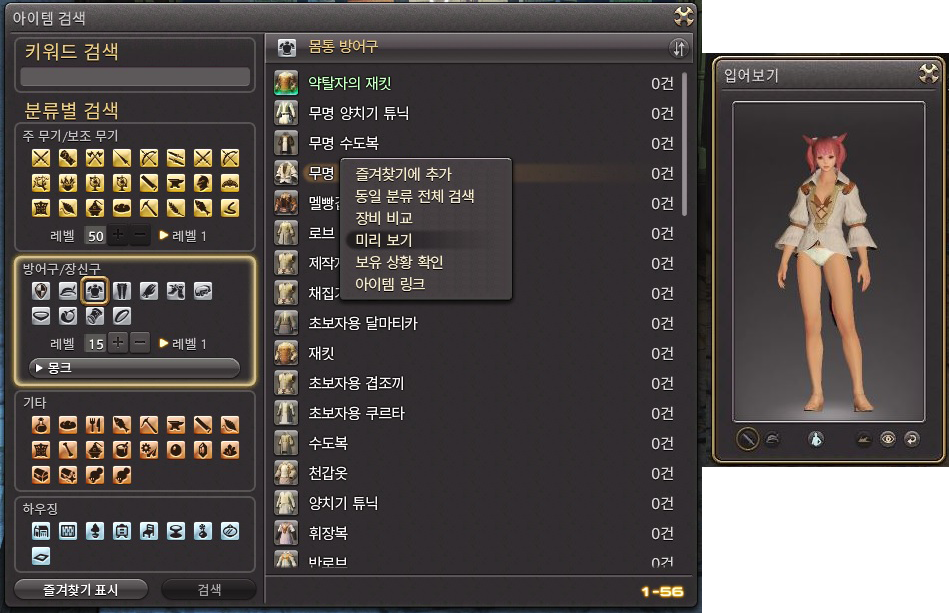Screen dimensions: 949x613
Task: Choose 미리 보기 from the context menu
Action: point(383,240)
